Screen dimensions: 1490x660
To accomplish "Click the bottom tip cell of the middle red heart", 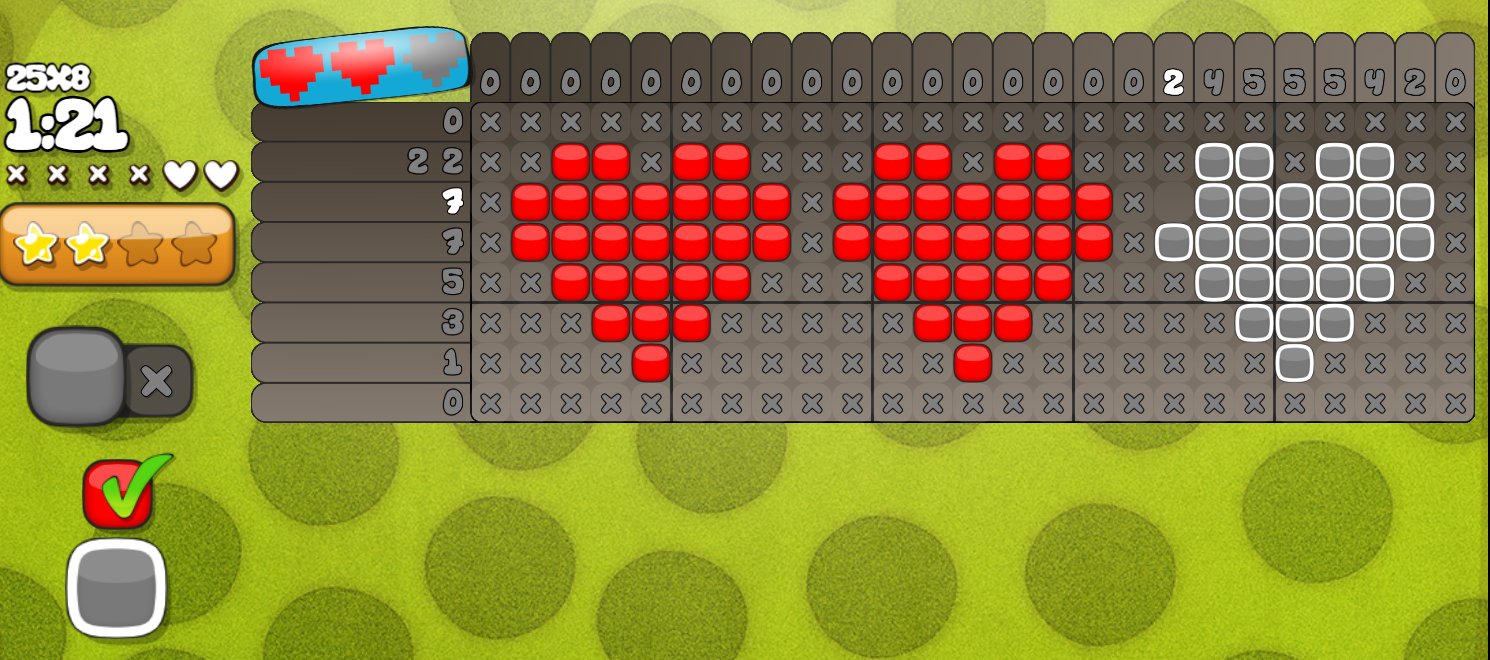I will (972, 362).
